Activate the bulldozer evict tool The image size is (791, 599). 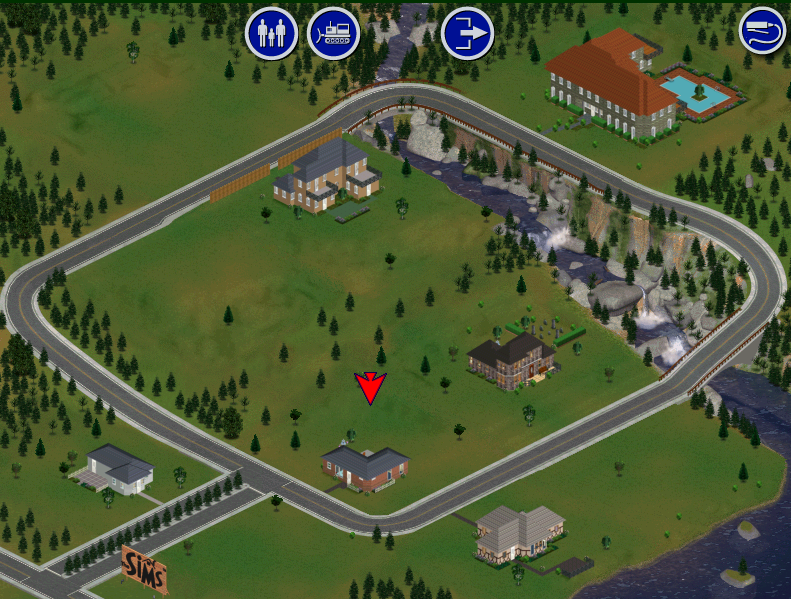click(334, 33)
